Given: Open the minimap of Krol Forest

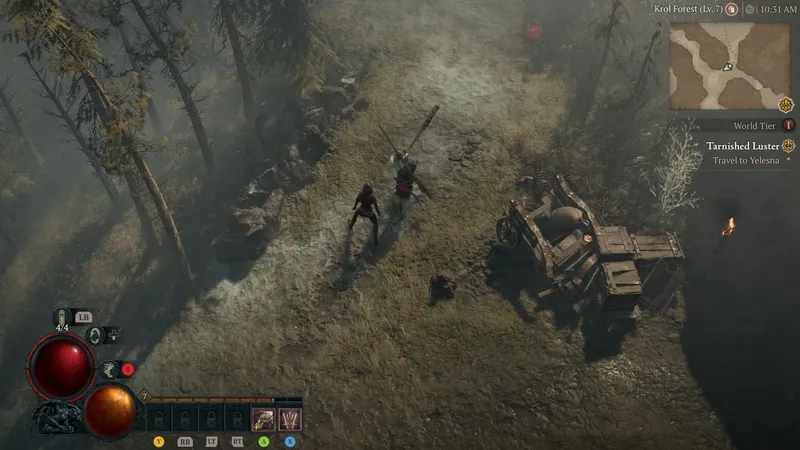Looking at the screenshot, I should click(x=729, y=66).
